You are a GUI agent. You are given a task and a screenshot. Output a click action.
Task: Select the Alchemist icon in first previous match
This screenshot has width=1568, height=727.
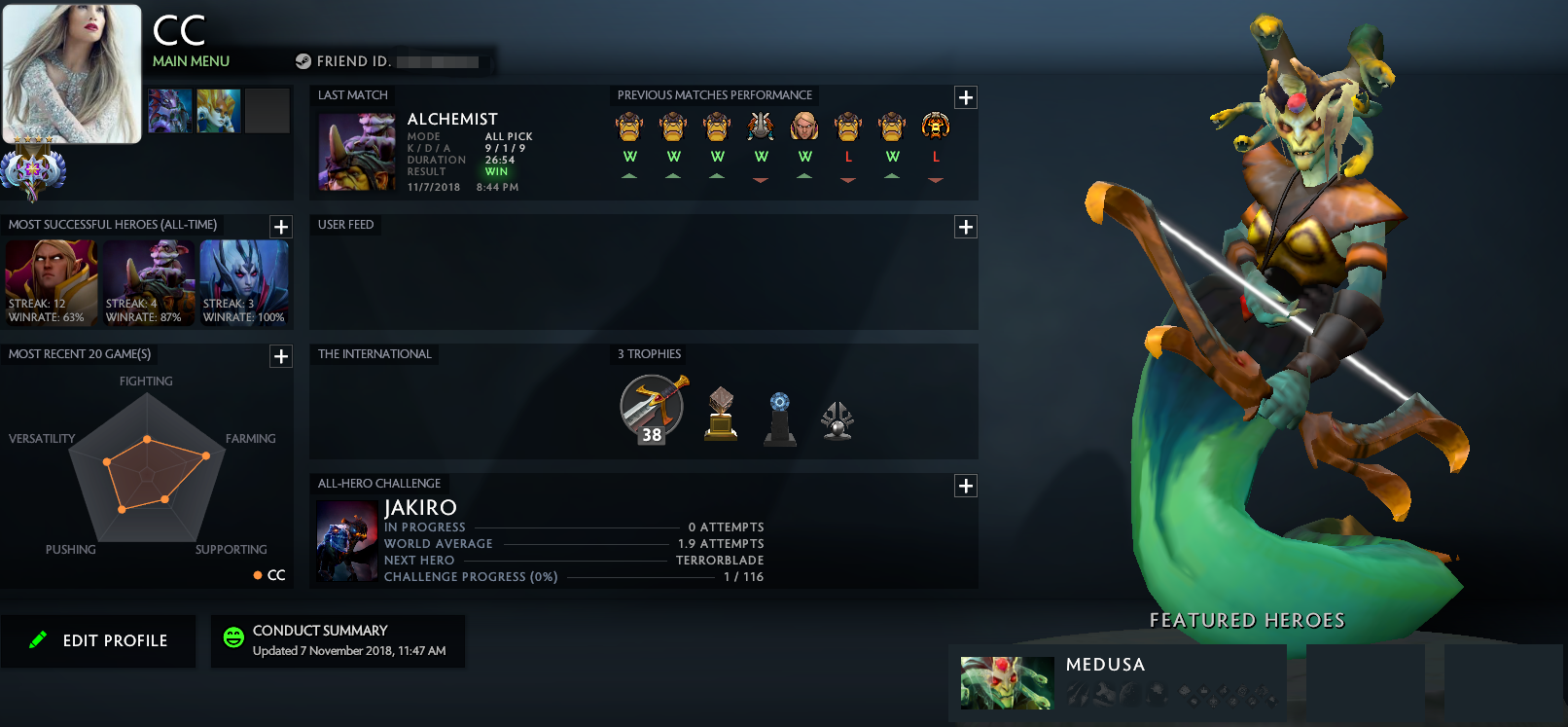pyautogui.click(x=628, y=125)
